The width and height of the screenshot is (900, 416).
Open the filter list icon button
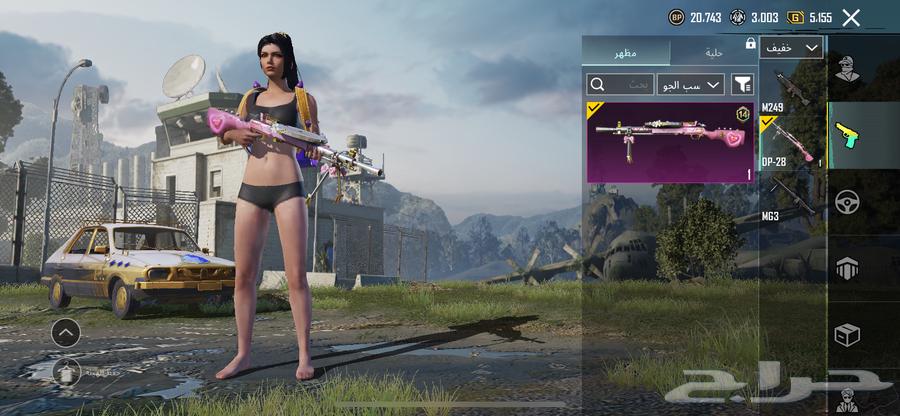(743, 85)
